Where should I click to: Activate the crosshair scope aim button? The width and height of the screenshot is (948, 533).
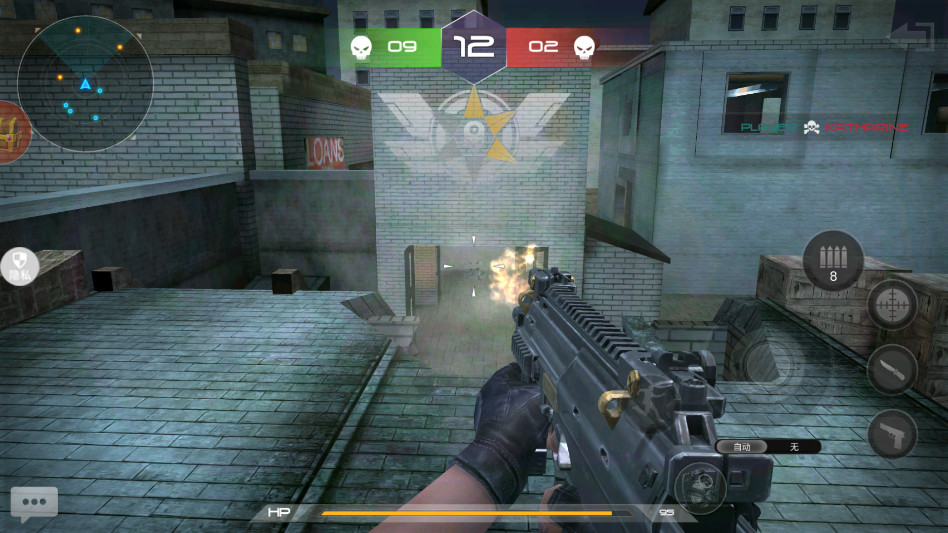coord(891,304)
